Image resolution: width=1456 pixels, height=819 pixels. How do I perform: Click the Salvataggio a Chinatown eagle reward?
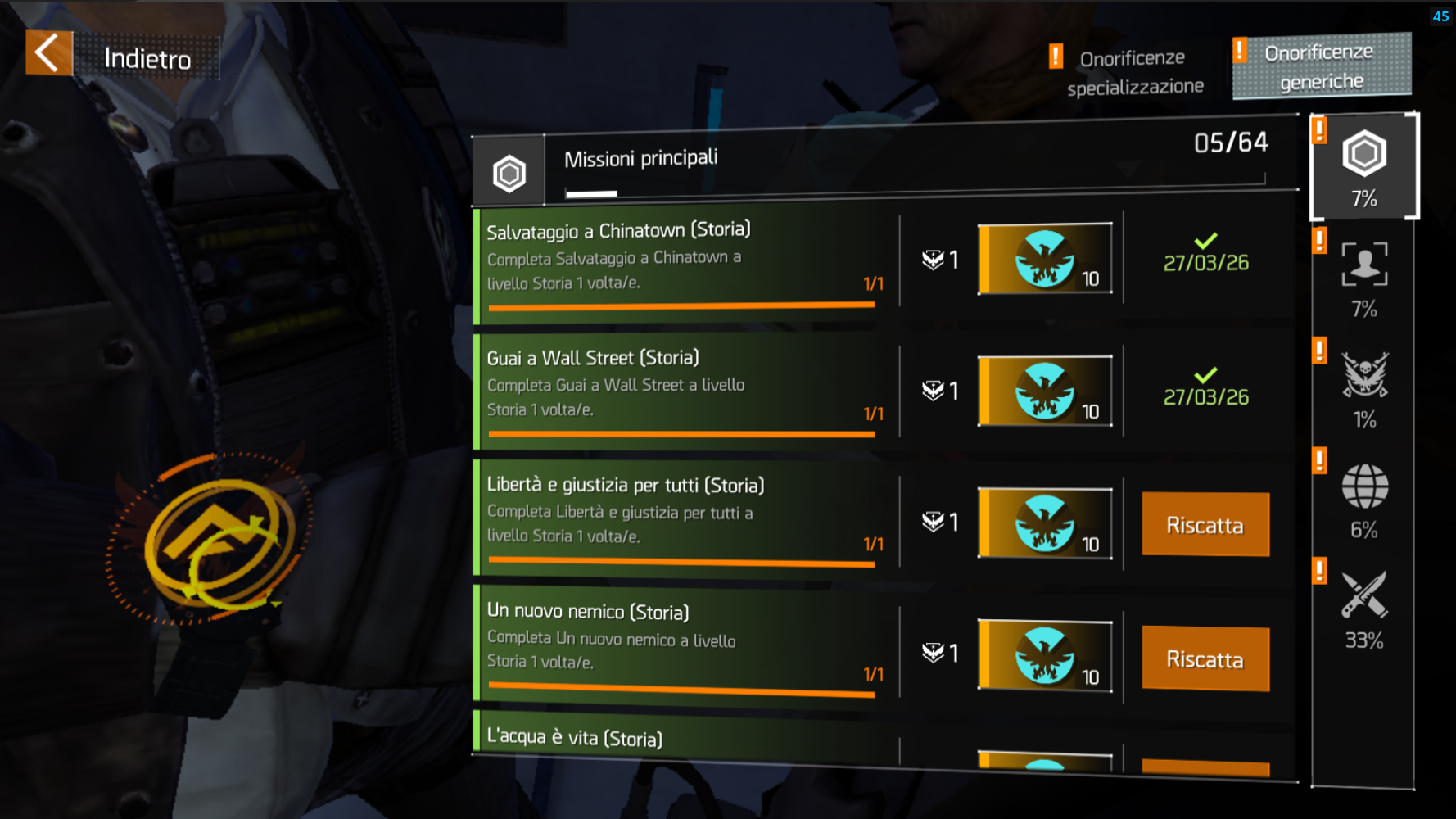[1045, 259]
